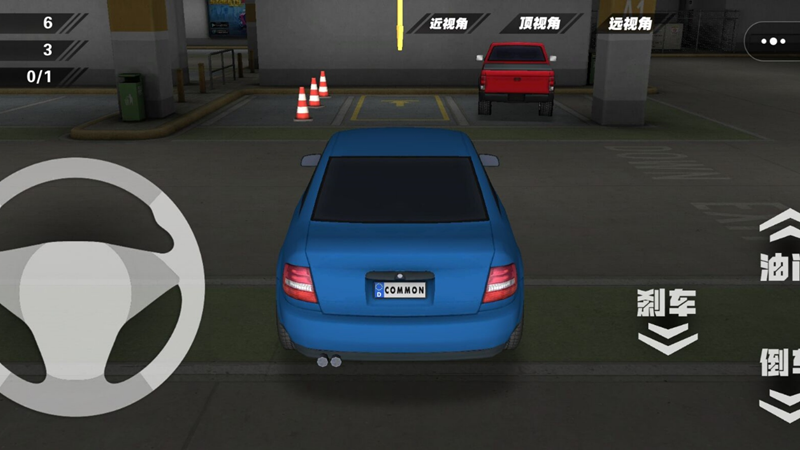Select the 顶视角 top-down camera view
The image size is (800, 450).
(540, 22)
